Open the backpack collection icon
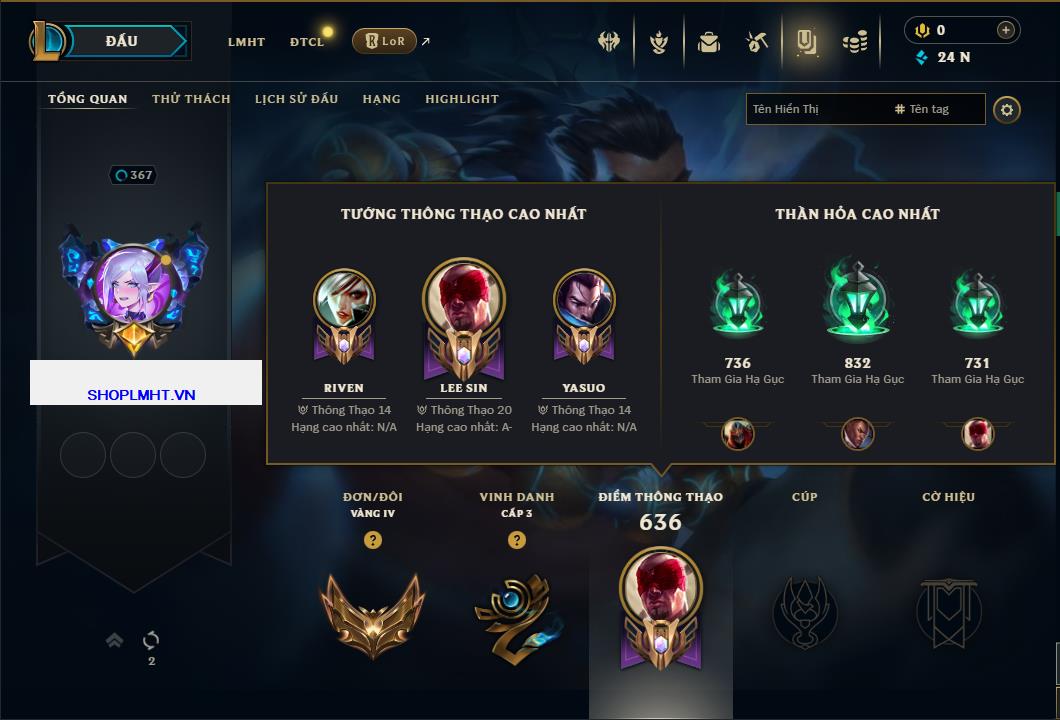1060x720 pixels. click(x=709, y=42)
